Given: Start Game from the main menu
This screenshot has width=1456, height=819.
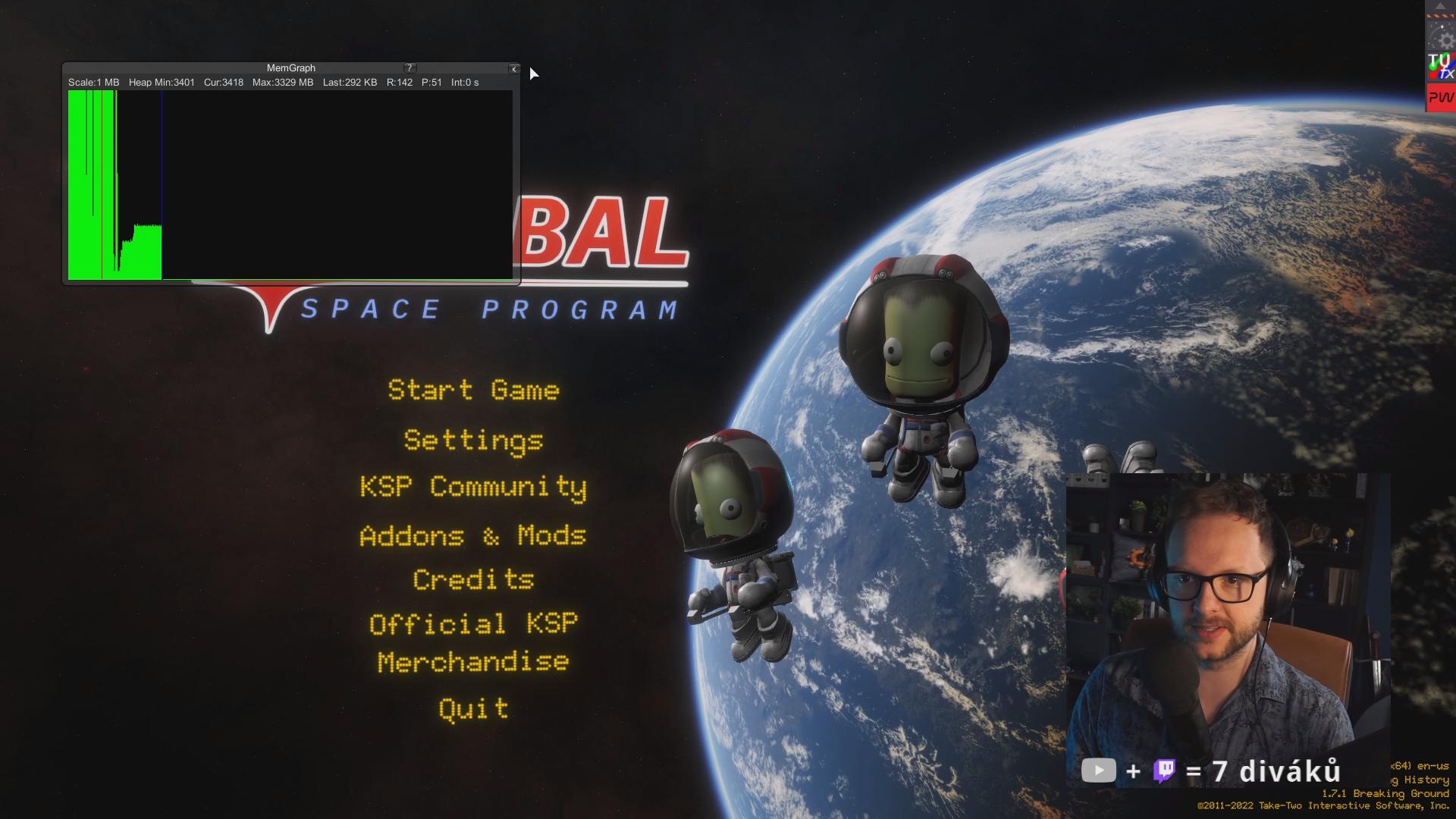Looking at the screenshot, I should click(473, 391).
